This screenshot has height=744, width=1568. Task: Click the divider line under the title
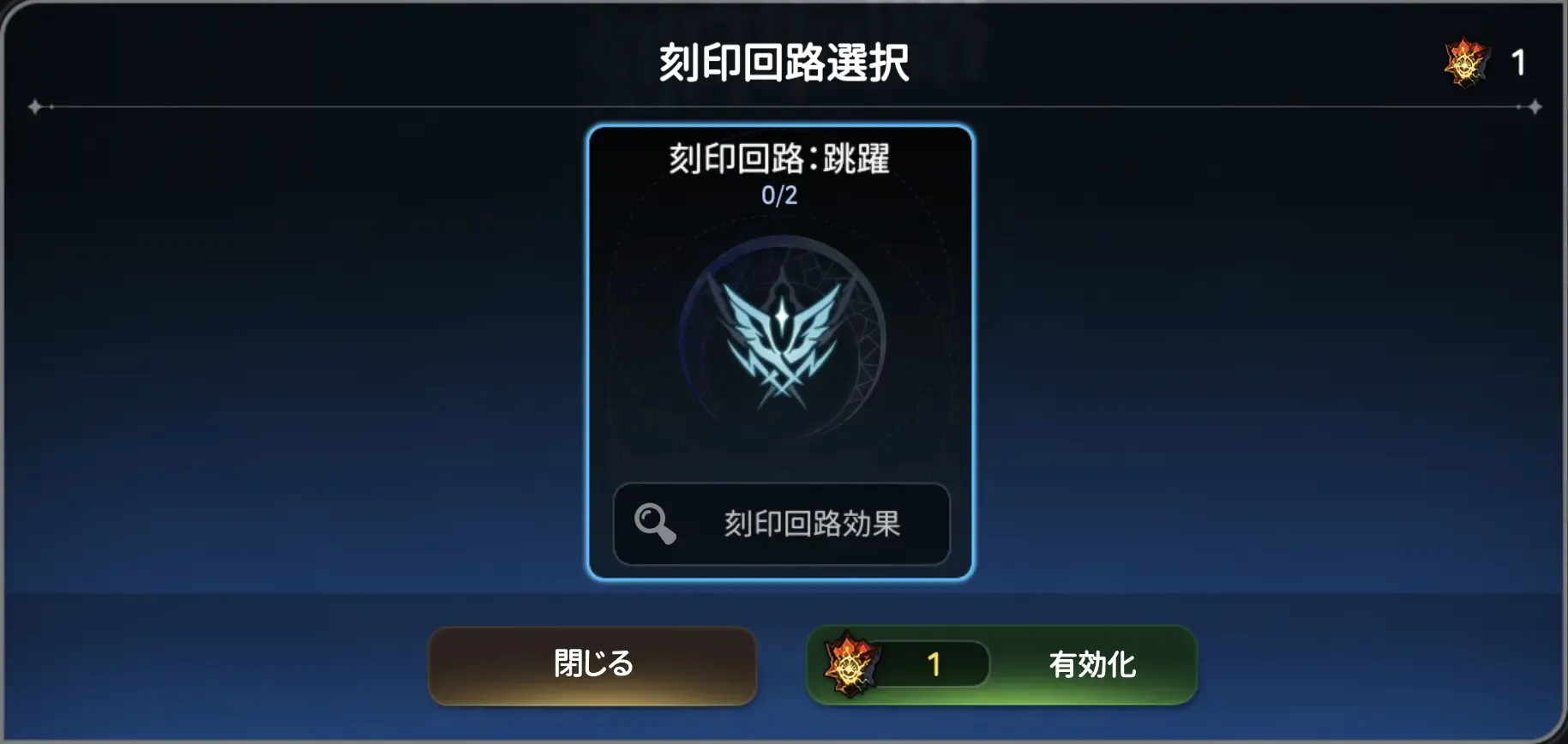click(x=783, y=106)
